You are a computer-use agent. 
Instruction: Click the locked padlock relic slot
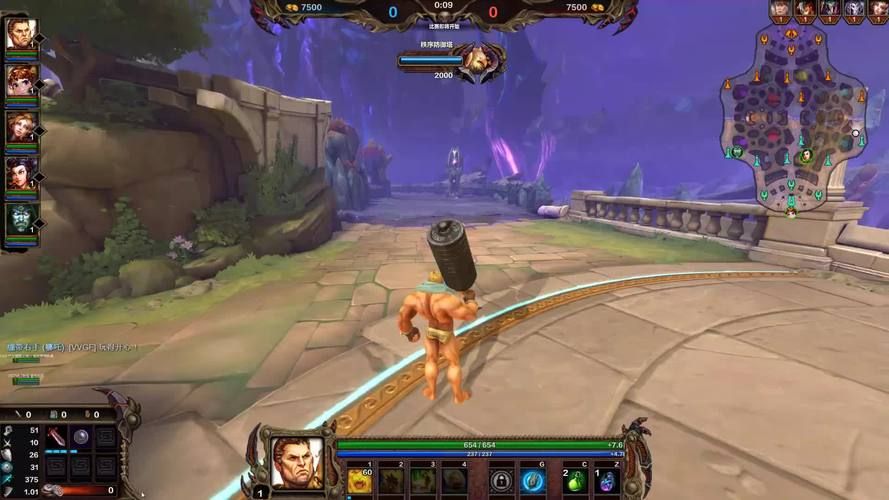click(502, 481)
